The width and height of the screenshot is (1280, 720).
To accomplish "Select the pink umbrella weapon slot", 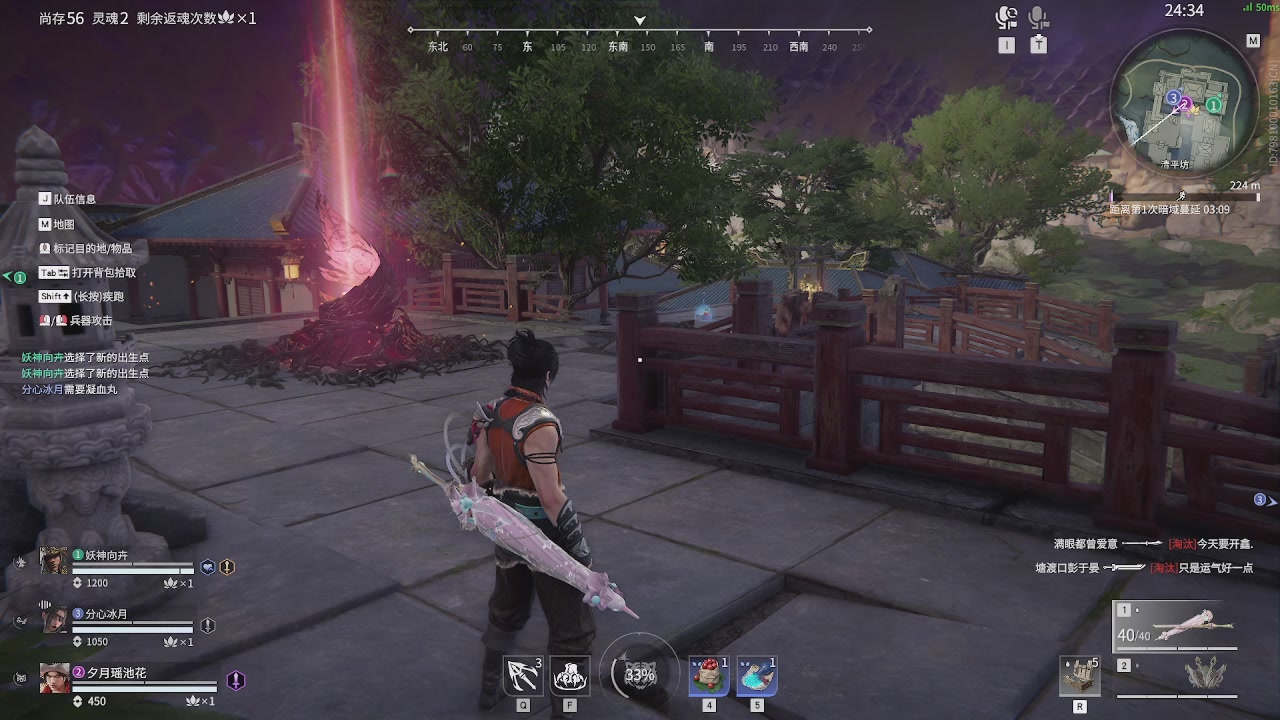I will (x=1176, y=625).
